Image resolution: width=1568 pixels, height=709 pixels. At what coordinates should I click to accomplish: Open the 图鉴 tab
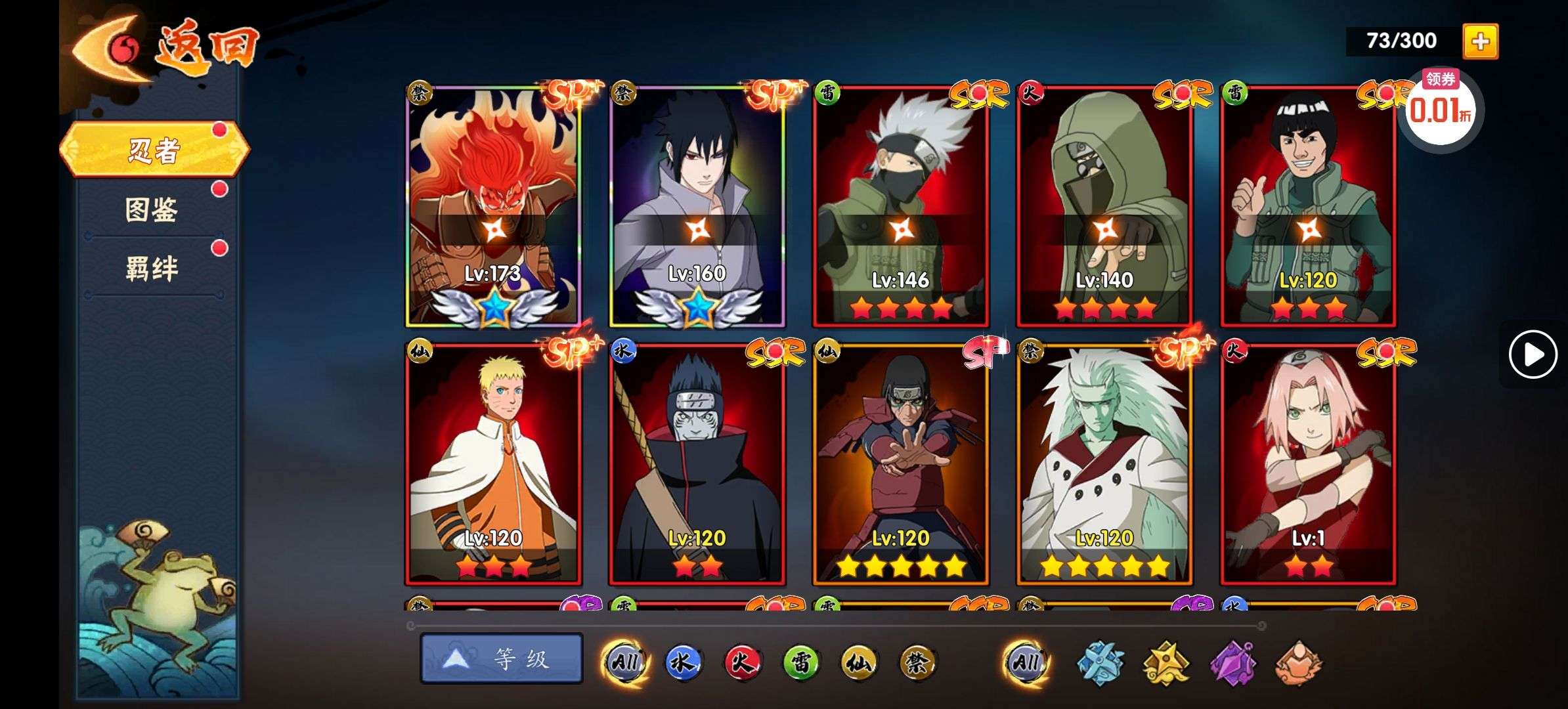tap(152, 210)
